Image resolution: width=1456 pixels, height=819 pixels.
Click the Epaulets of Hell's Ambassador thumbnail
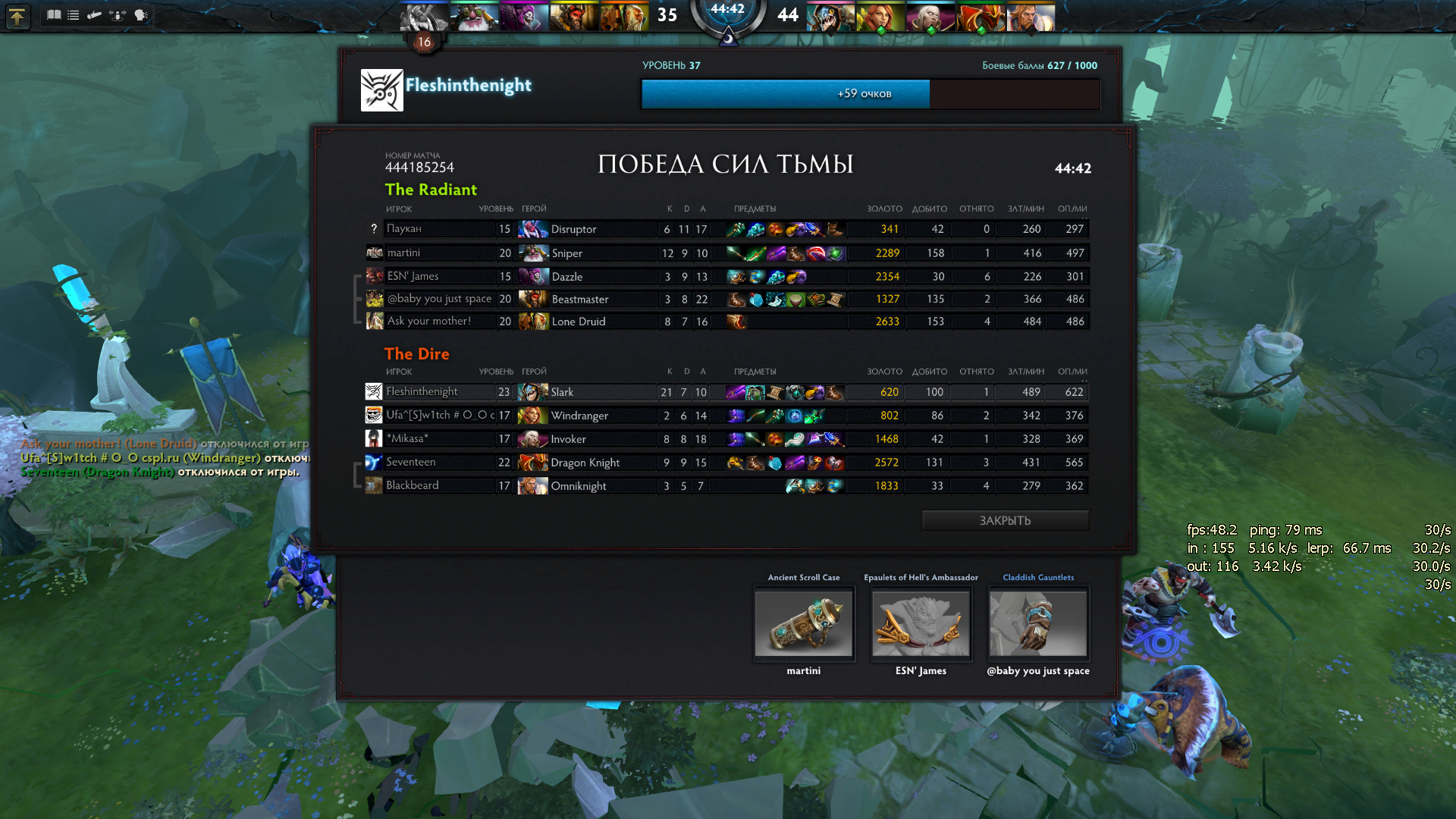(x=921, y=623)
